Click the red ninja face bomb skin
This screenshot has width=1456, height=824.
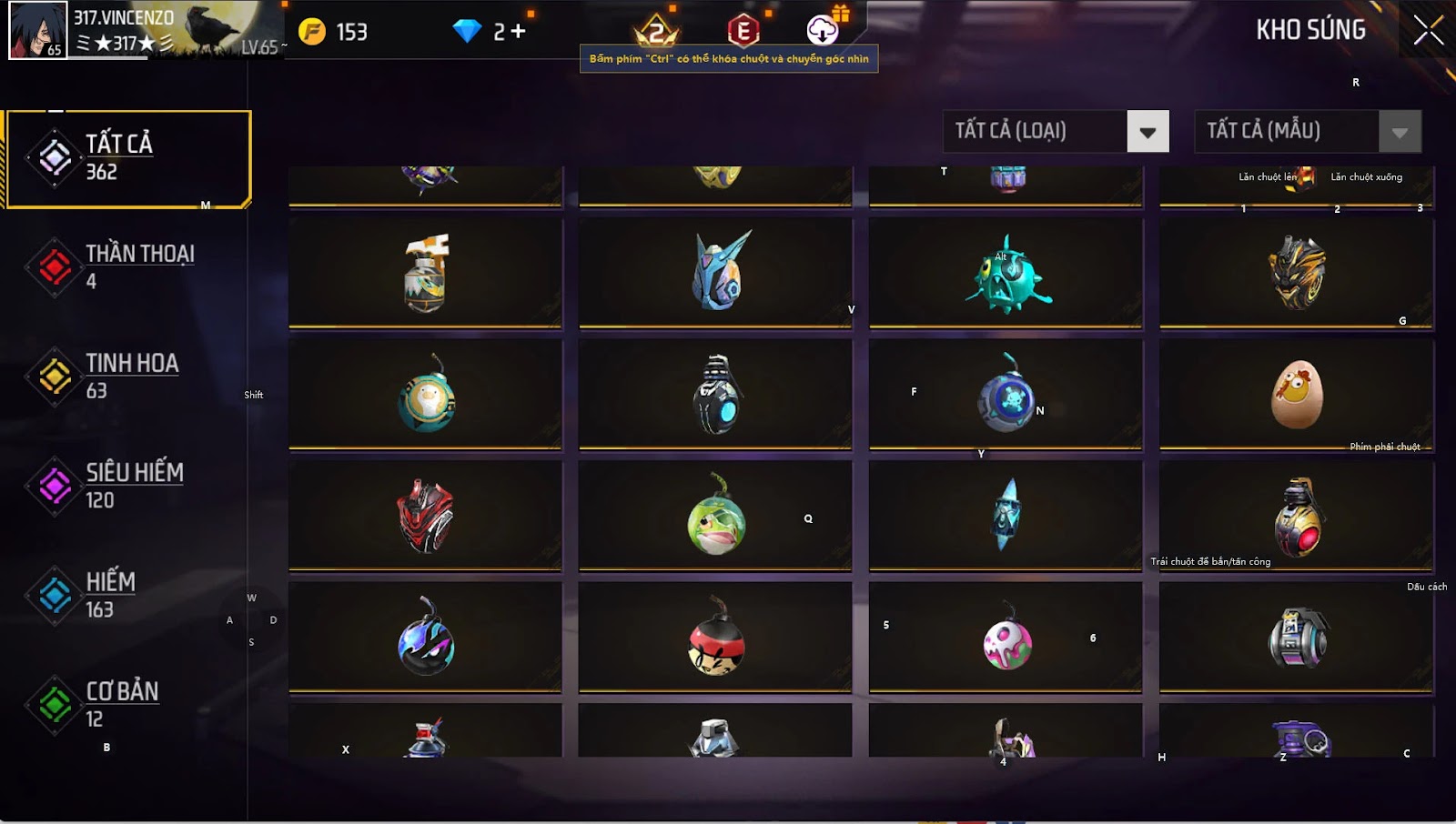pos(716,641)
